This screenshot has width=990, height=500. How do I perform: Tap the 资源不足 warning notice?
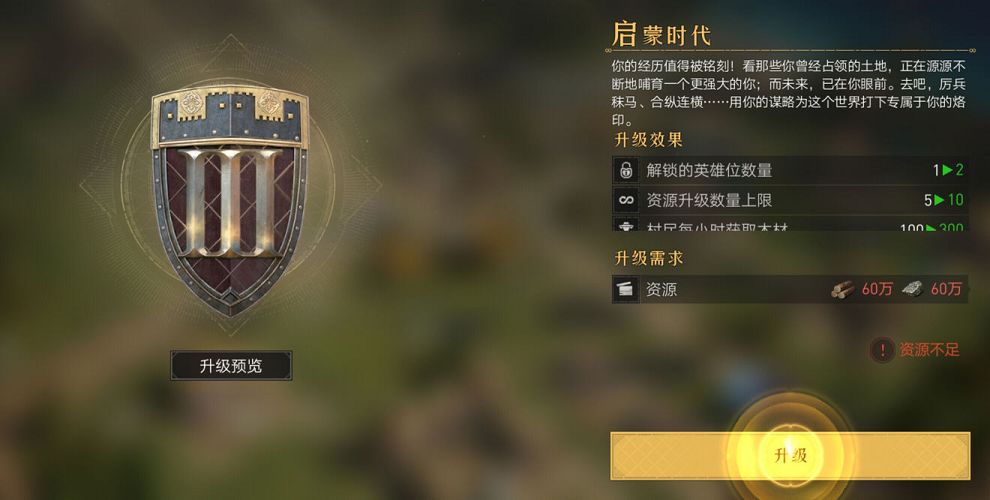tap(916, 350)
